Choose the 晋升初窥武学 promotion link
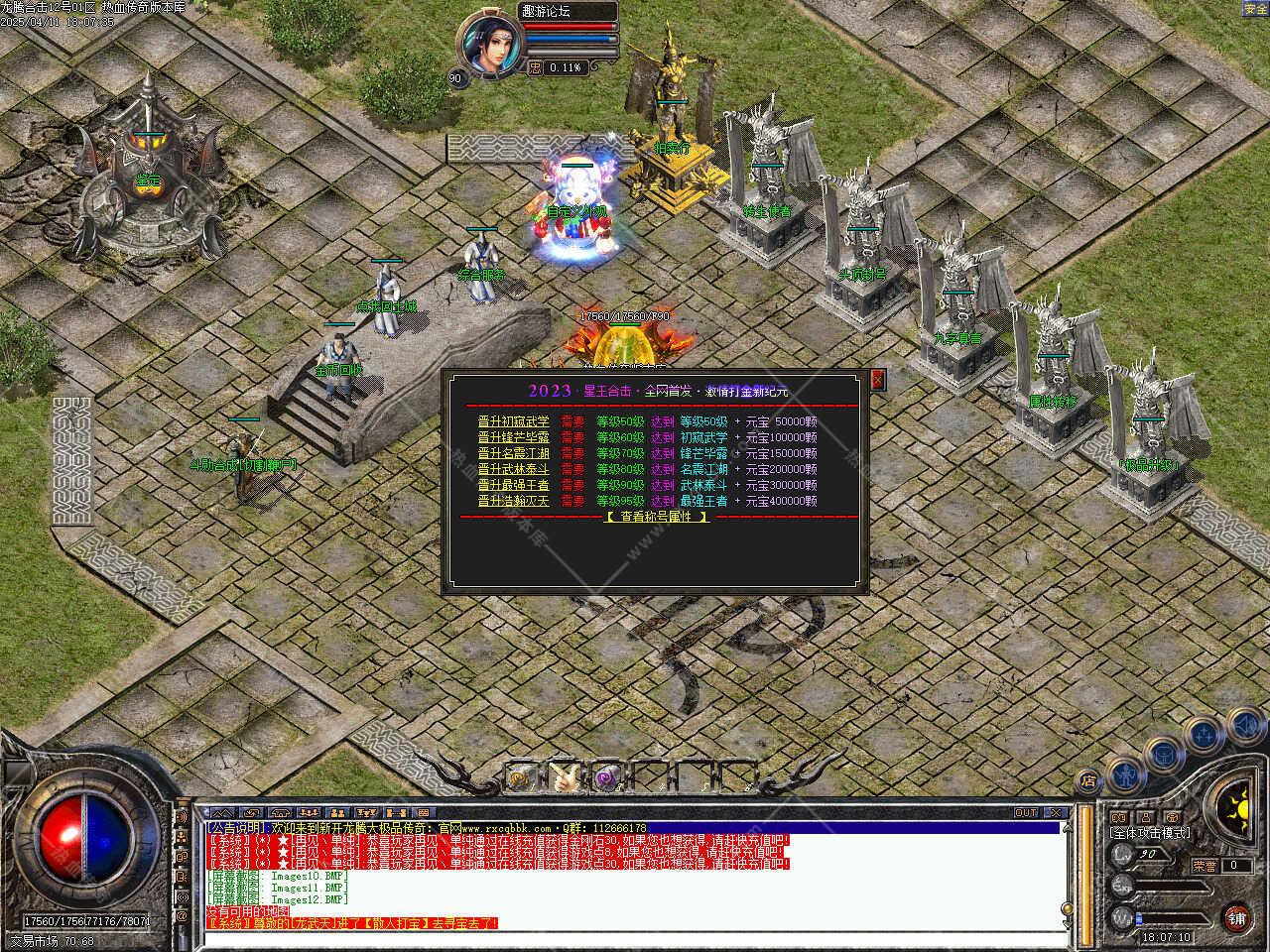Screen dimensions: 1270x952 coord(513,421)
